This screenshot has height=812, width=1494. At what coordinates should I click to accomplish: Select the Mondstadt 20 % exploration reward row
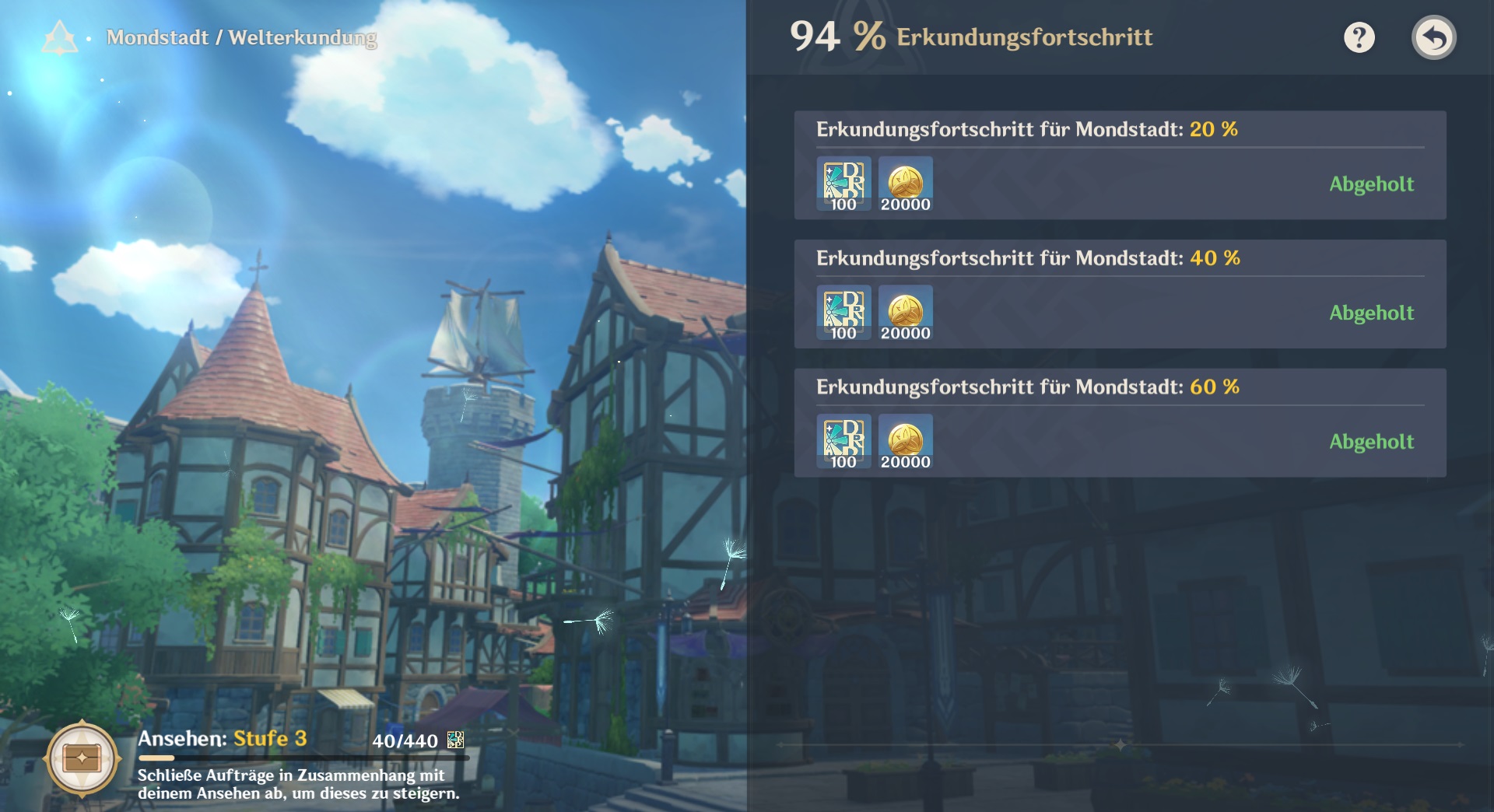coord(1119,165)
